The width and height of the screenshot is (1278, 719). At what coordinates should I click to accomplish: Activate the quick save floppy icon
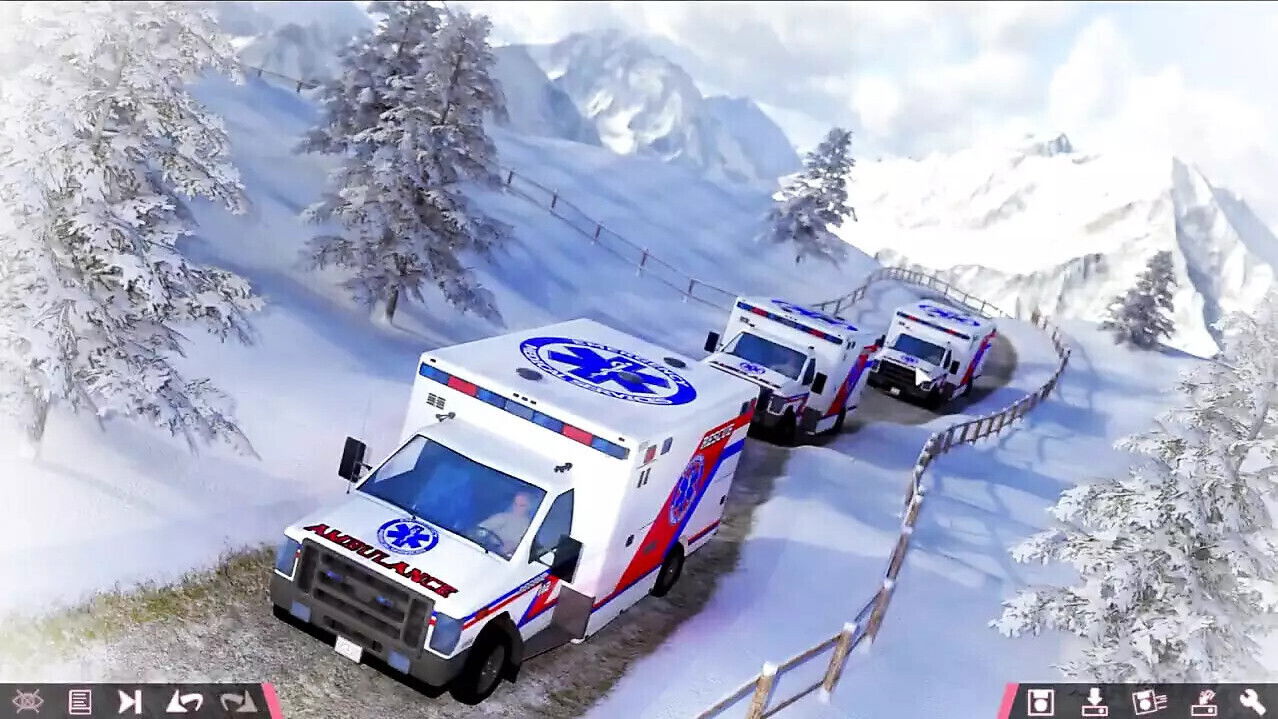click(x=1149, y=702)
